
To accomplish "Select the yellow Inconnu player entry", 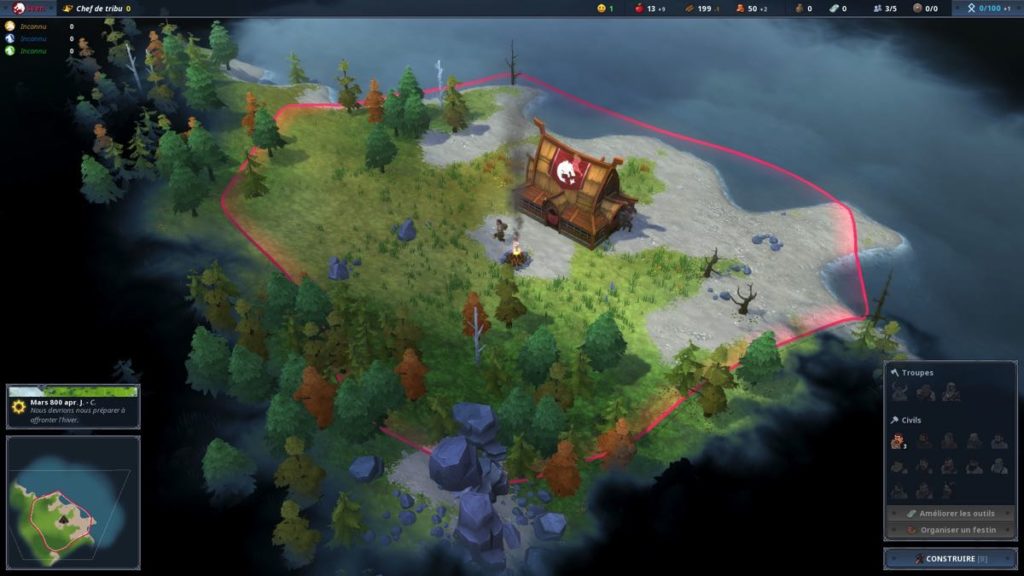I will tap(28, 26).
